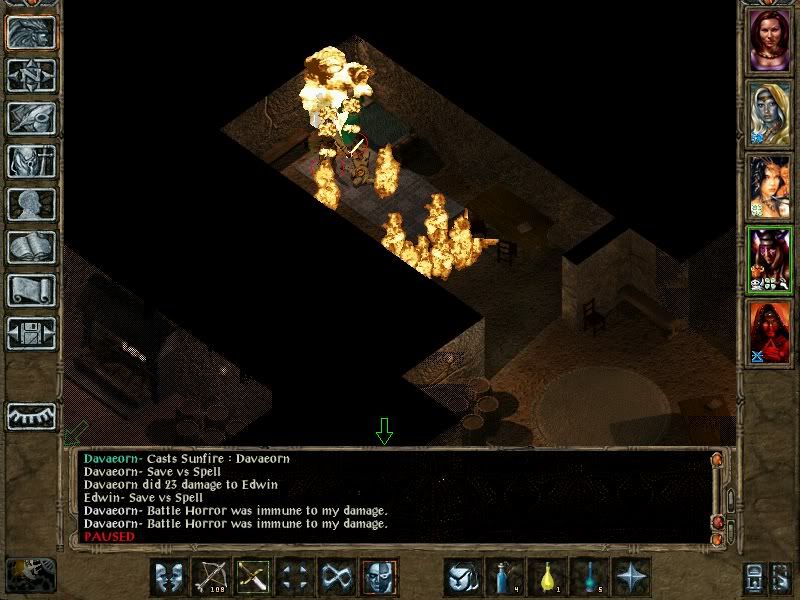Viewport: 800px width, 600px height.
Task: Click the closed-eye rest button
Action: point(31,416)
